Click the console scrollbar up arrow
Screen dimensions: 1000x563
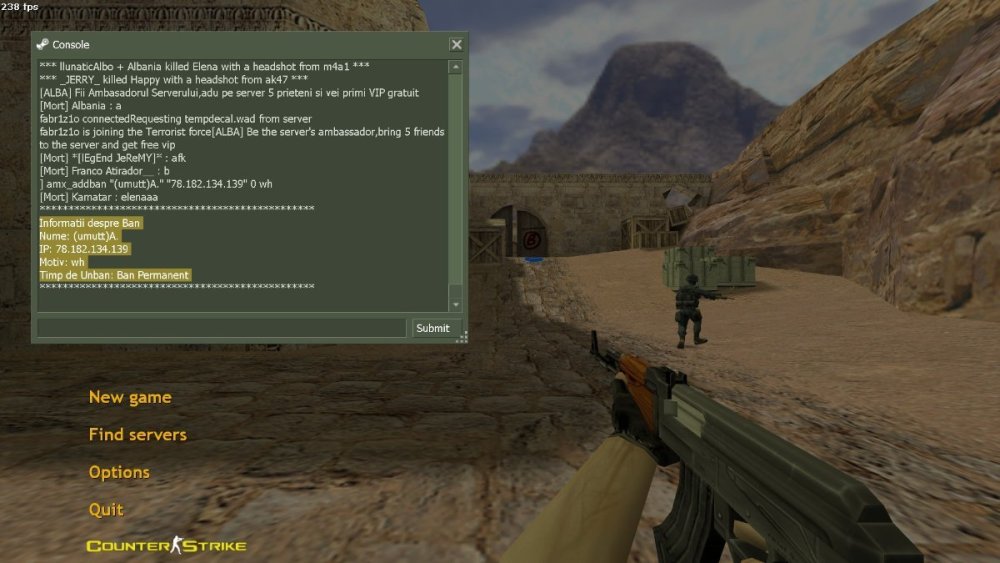pos(456,67)
